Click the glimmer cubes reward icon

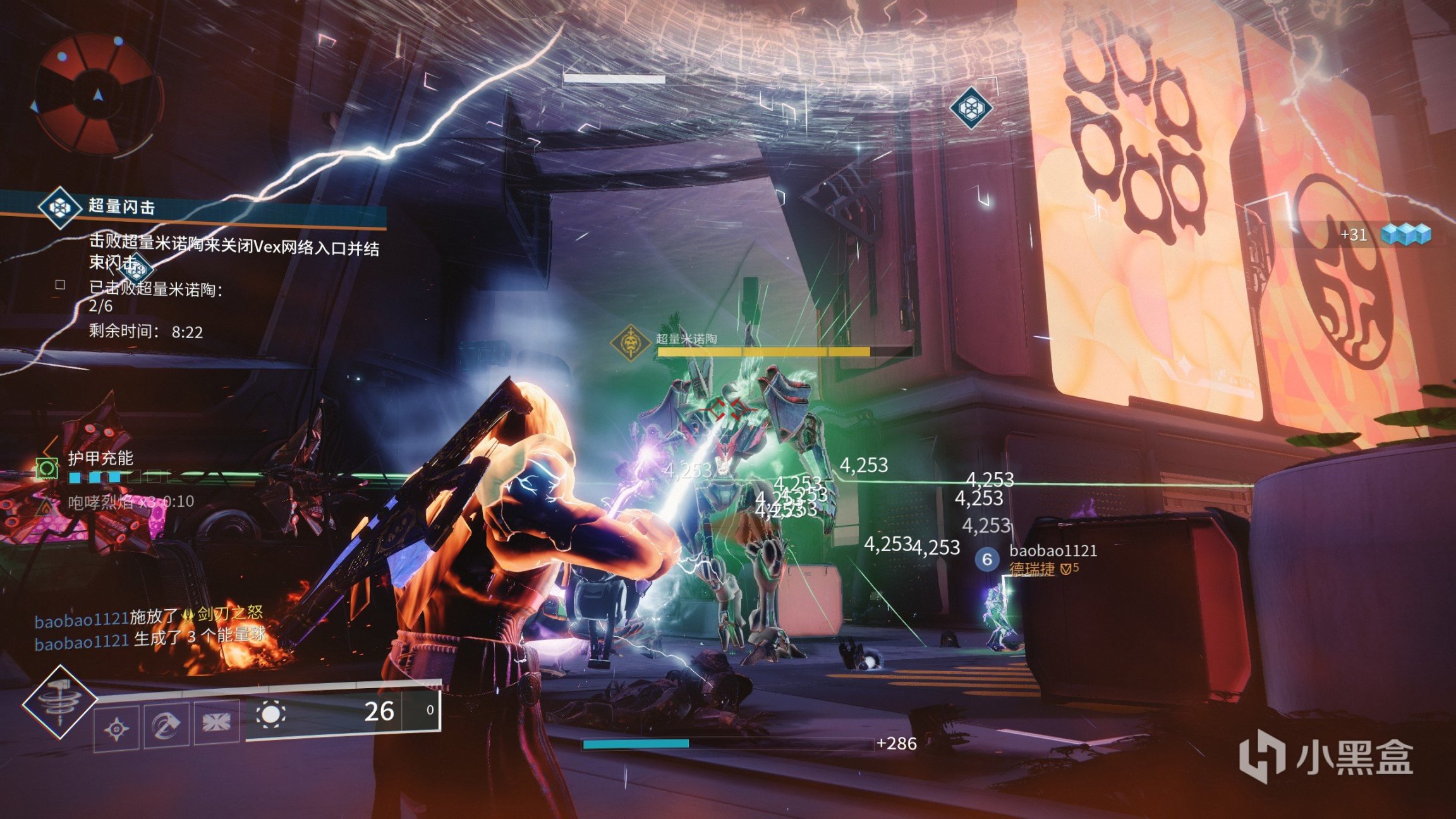(1405, 234)
